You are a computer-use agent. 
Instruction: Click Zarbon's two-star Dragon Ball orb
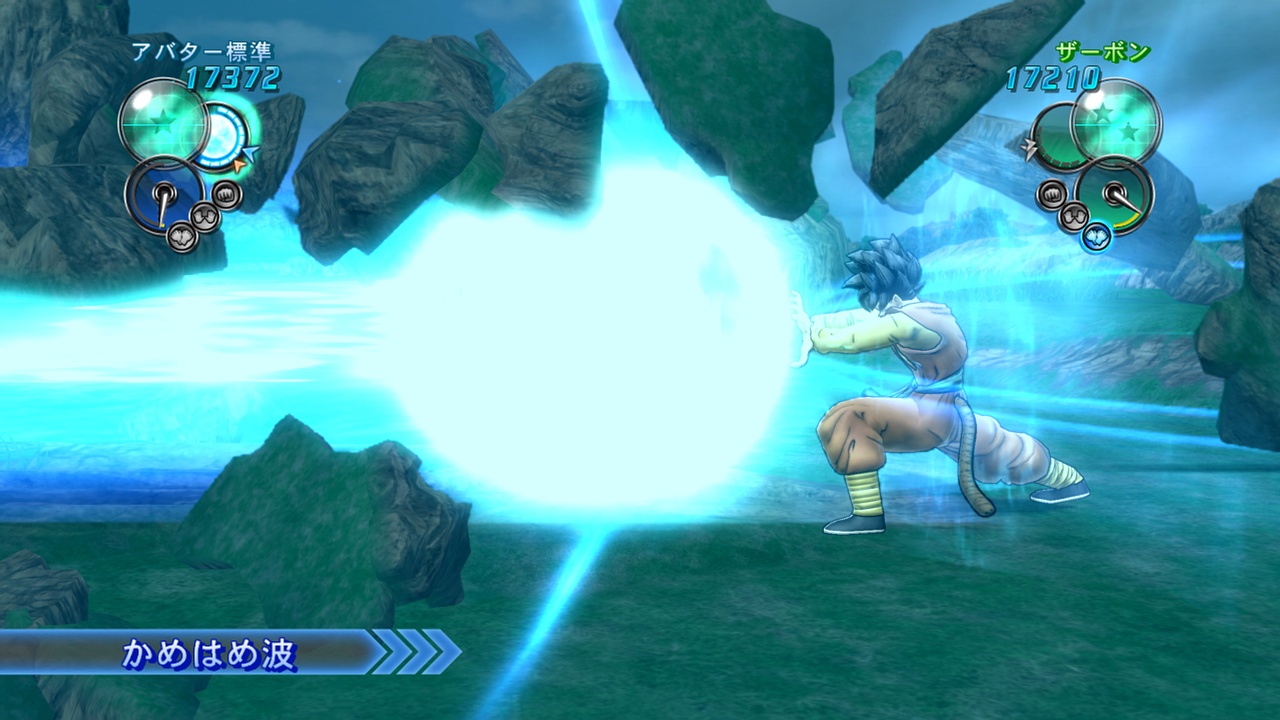(1114, 124)
